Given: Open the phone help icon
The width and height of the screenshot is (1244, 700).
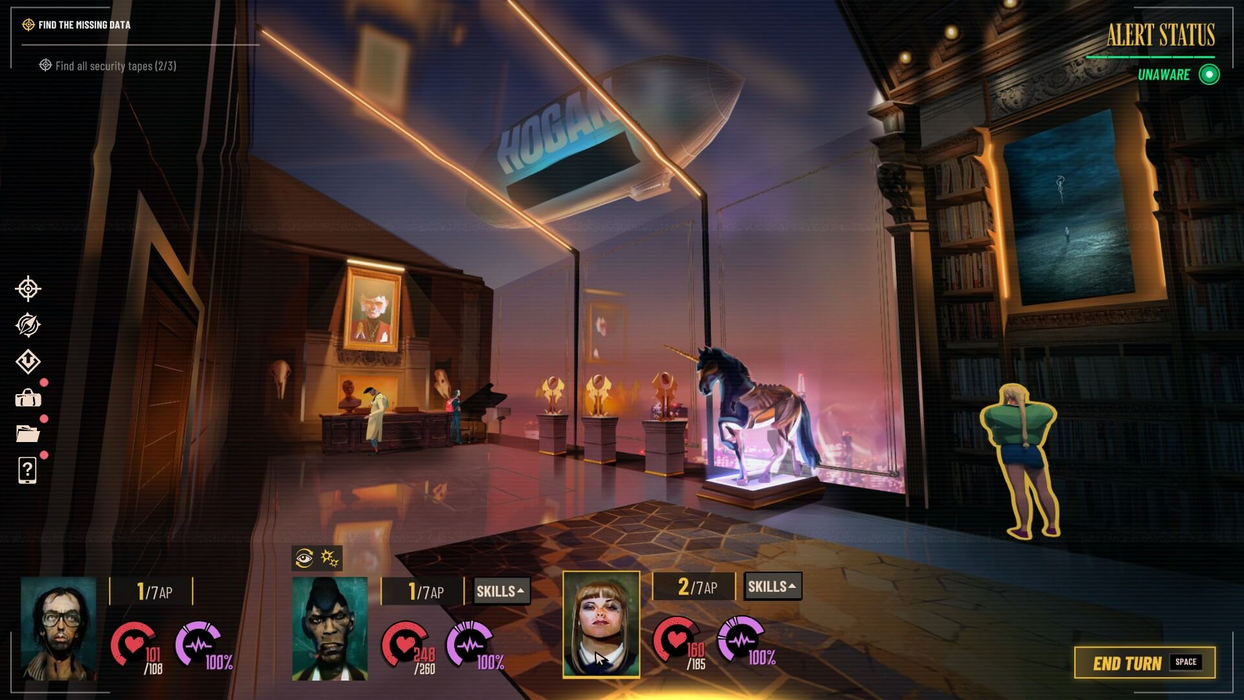Looking at the screenshot, I should pyautogui.click(x=28, y=470).
